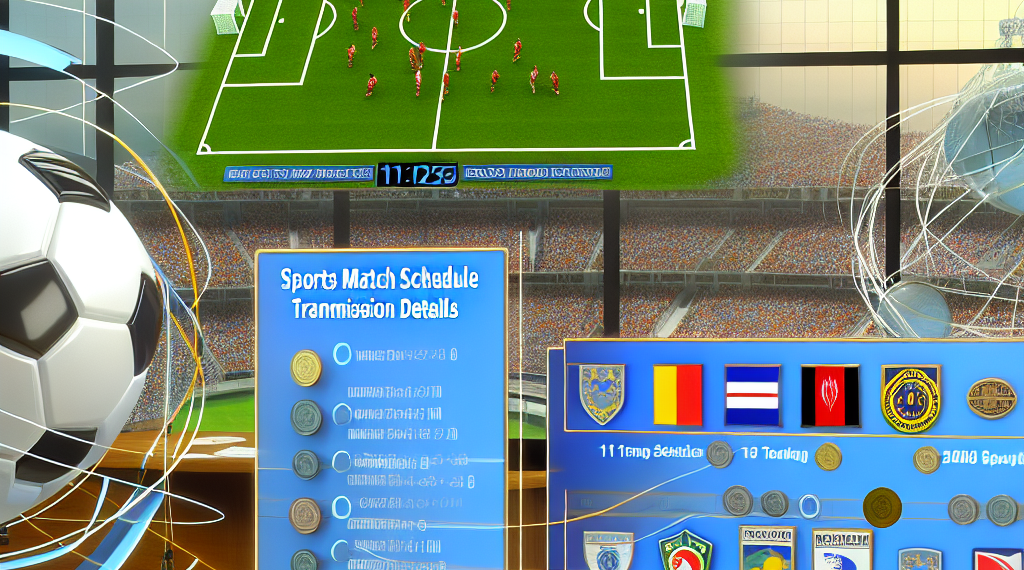
Task: Select the bronze coin schedule entry
Action: click(305, 515)
